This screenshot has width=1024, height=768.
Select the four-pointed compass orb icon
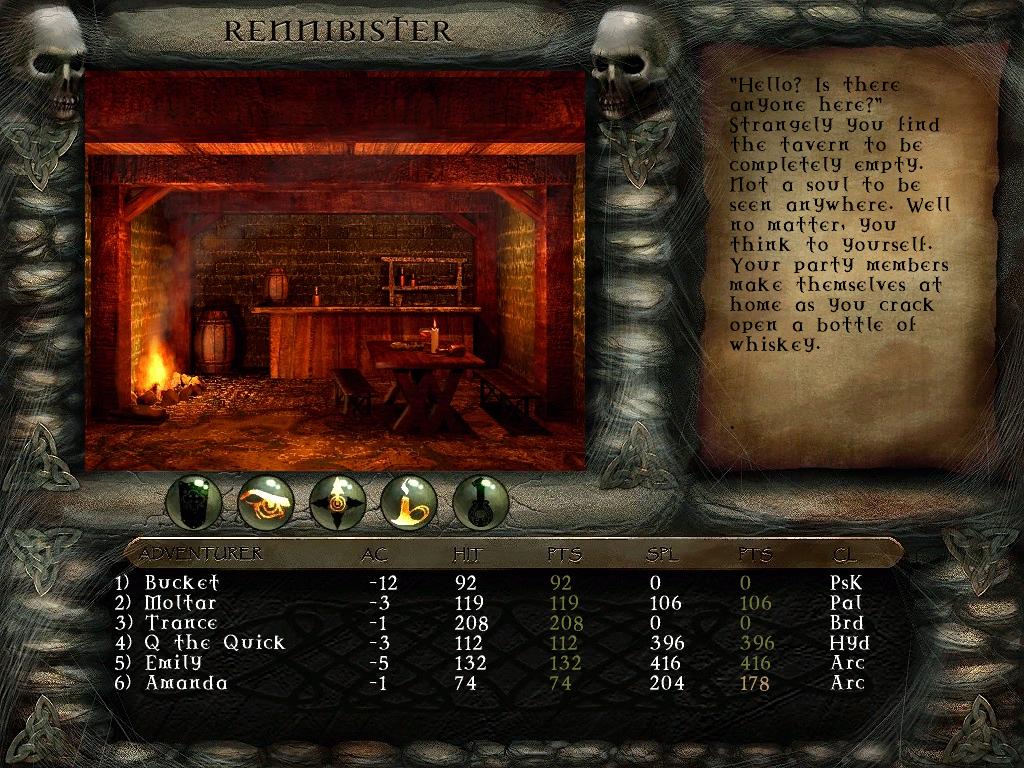click(x=338, y=501)
